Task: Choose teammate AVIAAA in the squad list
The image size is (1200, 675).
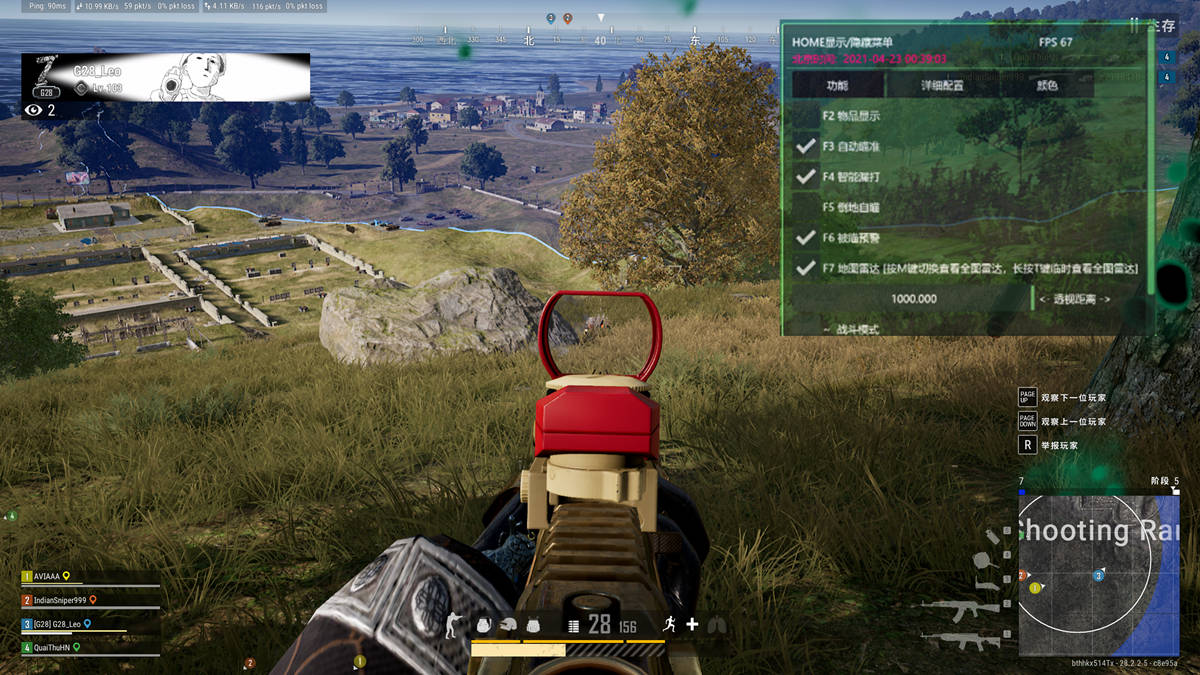Action: [48, 577]
